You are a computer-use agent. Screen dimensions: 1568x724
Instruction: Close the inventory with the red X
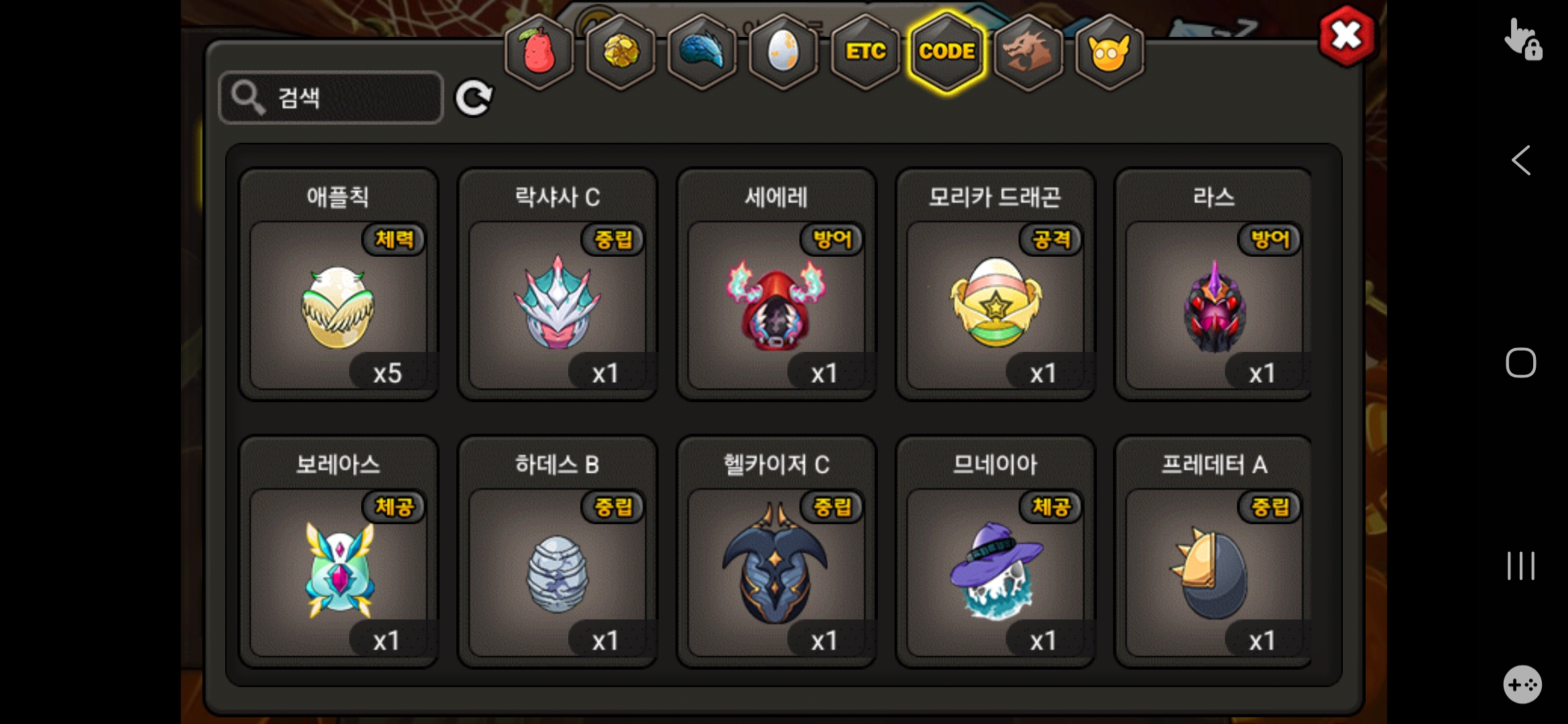pos(1346,36)
